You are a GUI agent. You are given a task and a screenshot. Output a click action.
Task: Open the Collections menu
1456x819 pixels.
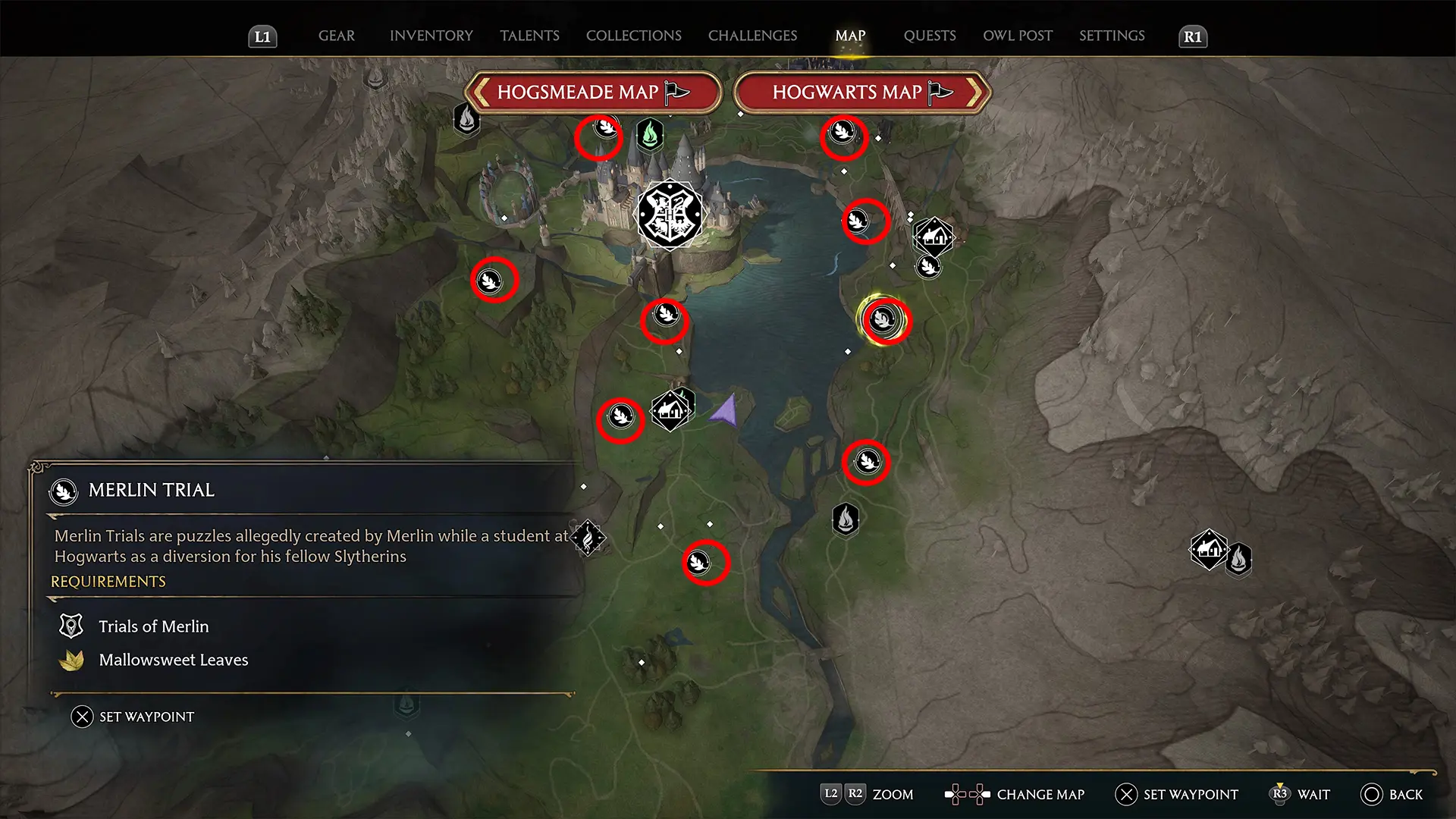coord(633,36)
